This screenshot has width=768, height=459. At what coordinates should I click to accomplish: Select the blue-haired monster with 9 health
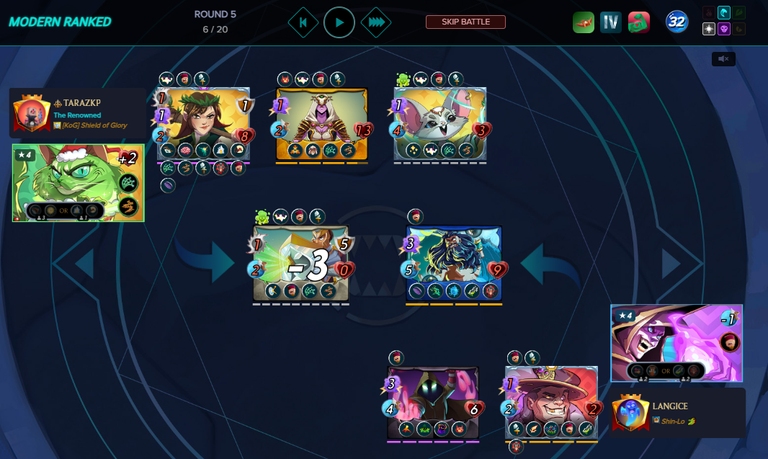coord(453,263)
